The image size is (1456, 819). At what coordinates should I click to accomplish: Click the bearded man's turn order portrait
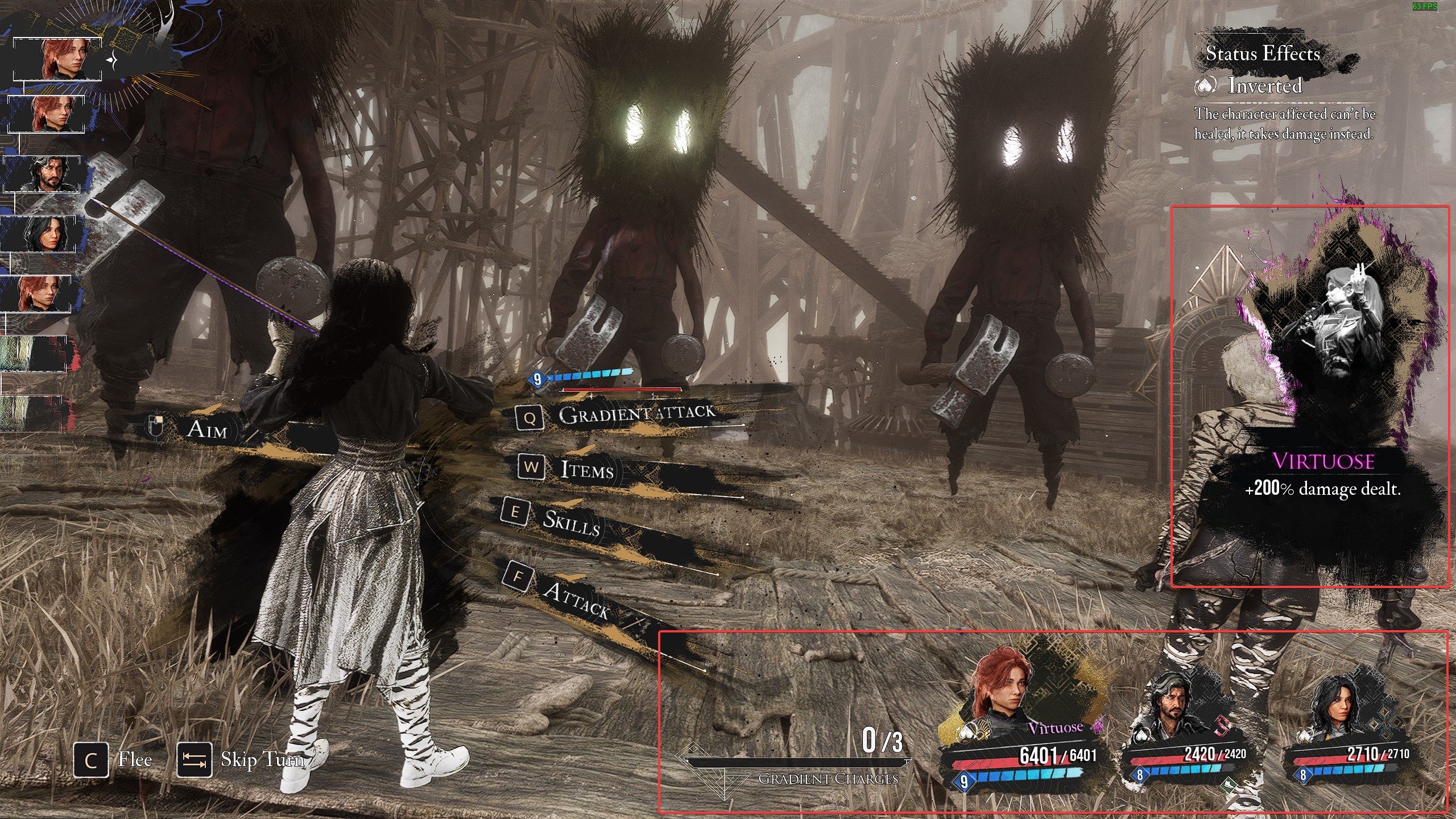tap(43, 173)
